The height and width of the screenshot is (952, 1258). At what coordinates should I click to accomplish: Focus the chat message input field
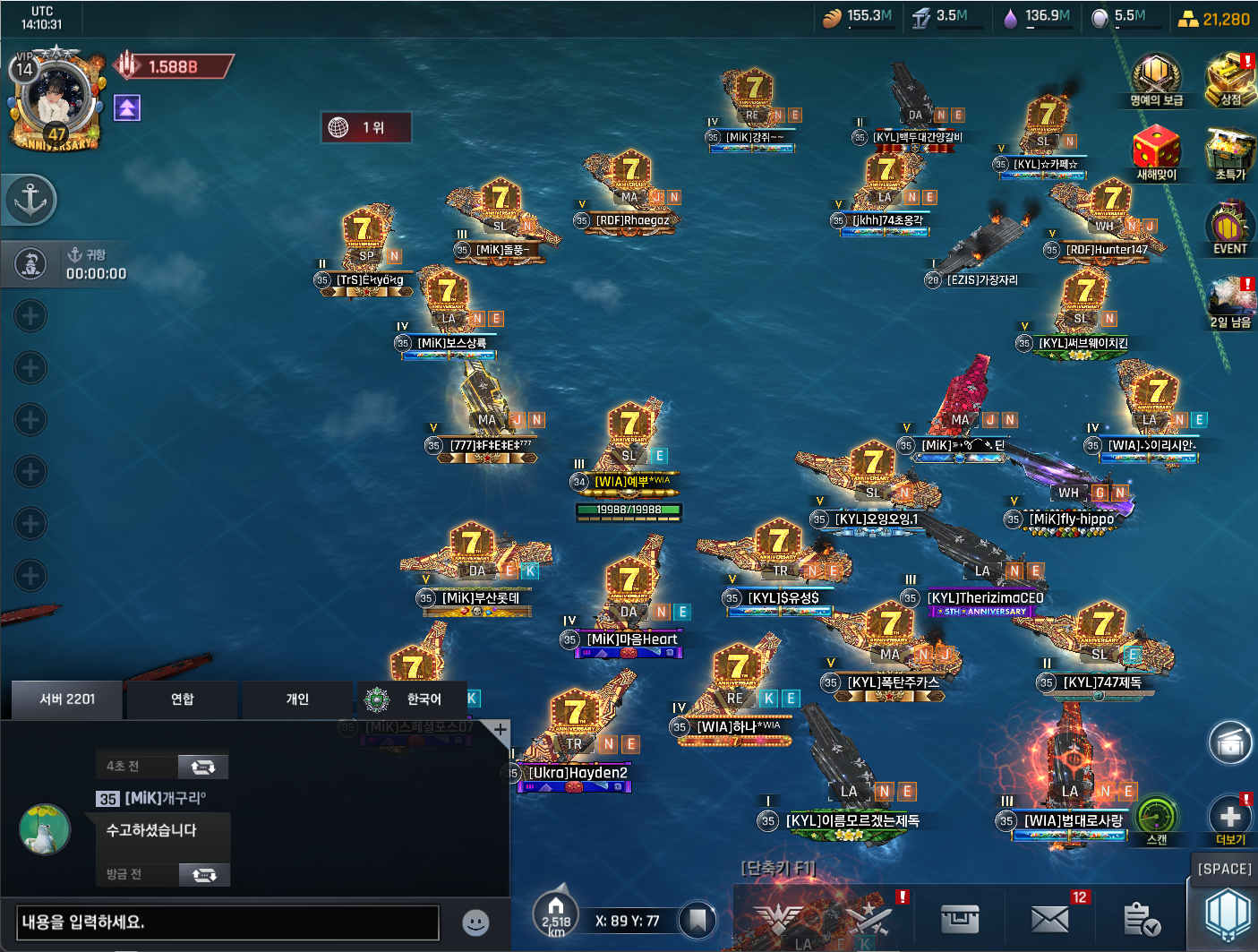229,922
